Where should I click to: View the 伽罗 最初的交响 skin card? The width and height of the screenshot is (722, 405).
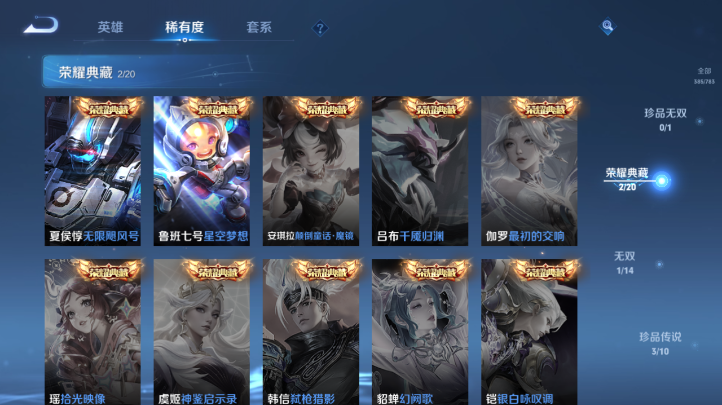tap(529, 171)
